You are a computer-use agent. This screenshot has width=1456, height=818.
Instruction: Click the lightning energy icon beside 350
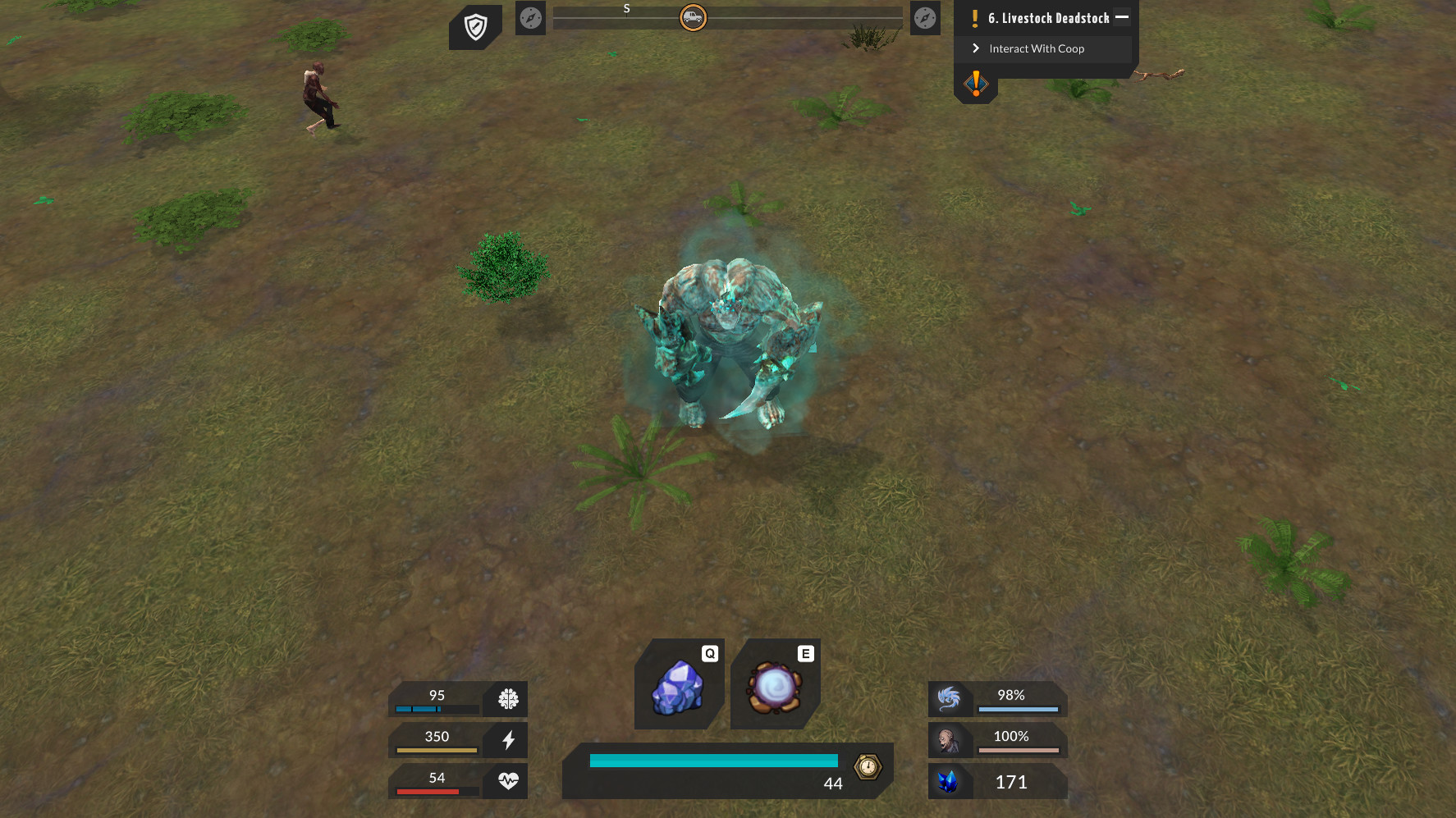pos(509,740)
